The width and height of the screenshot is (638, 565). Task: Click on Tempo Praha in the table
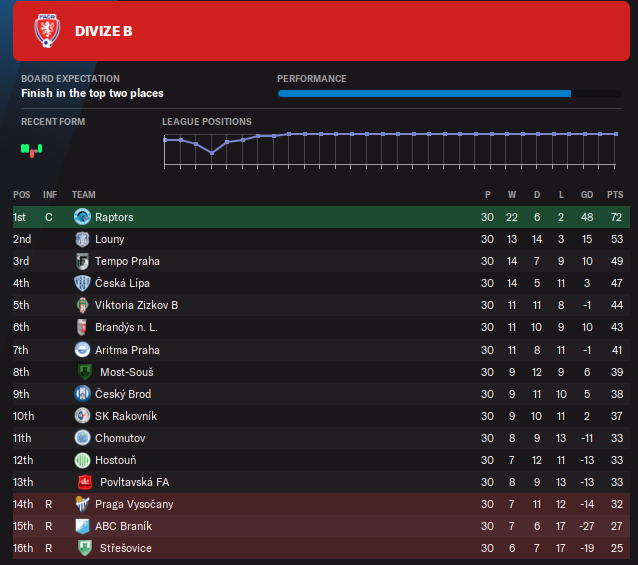(127, 261)
